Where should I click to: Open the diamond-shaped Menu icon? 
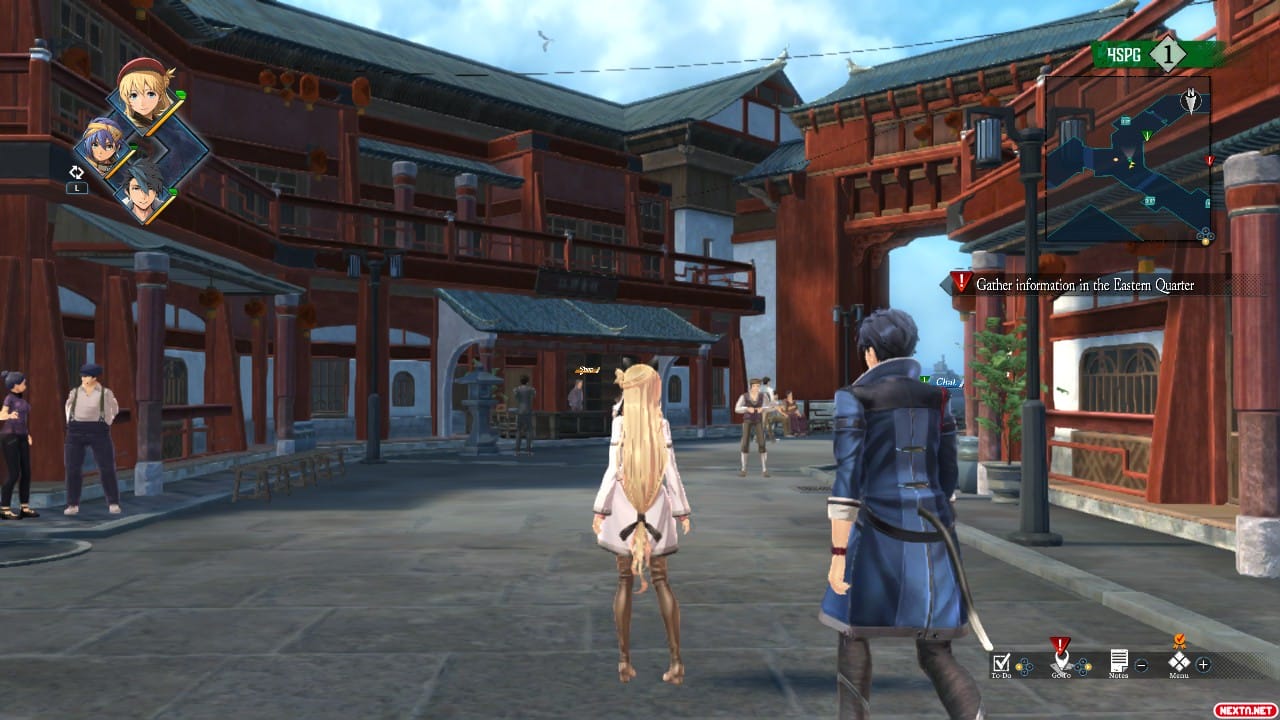click(x=1179, y=661)
